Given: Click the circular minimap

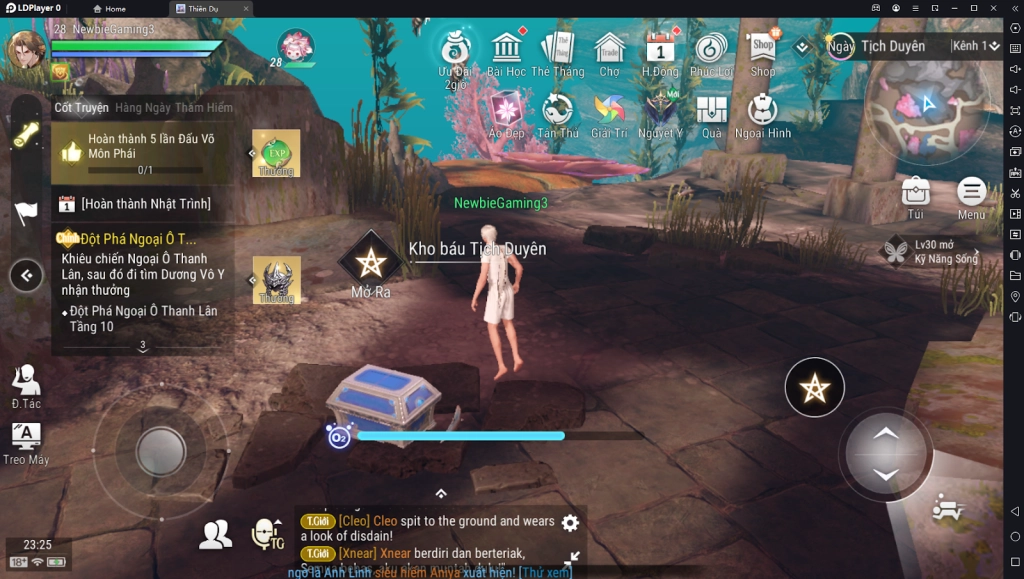Looking at the screenshot, I should (x=926, y=108).
